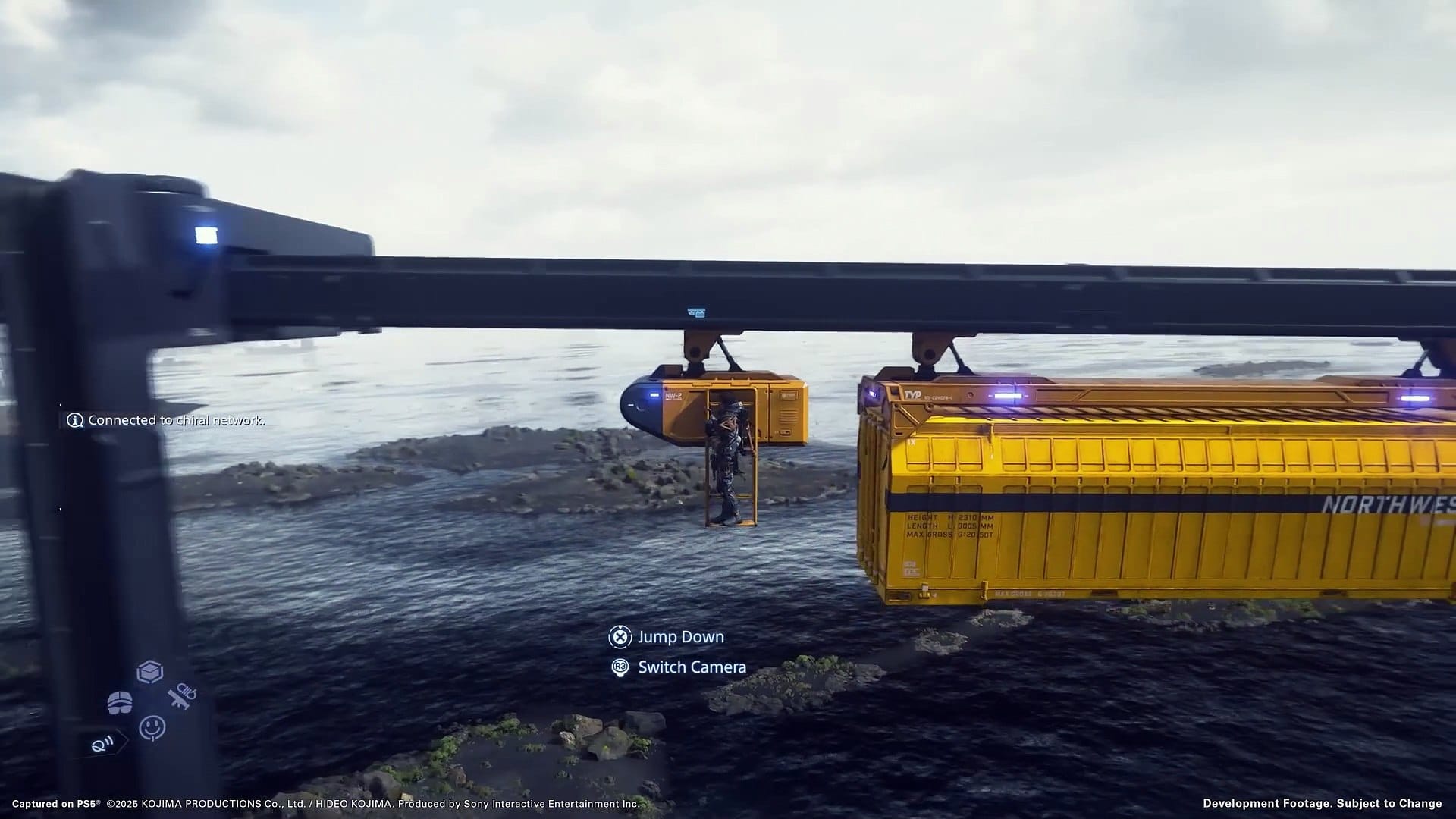This screenshot has height=819, width=1456.
Task: Open the cargo box icon
Action: click(x=150, y=672)
